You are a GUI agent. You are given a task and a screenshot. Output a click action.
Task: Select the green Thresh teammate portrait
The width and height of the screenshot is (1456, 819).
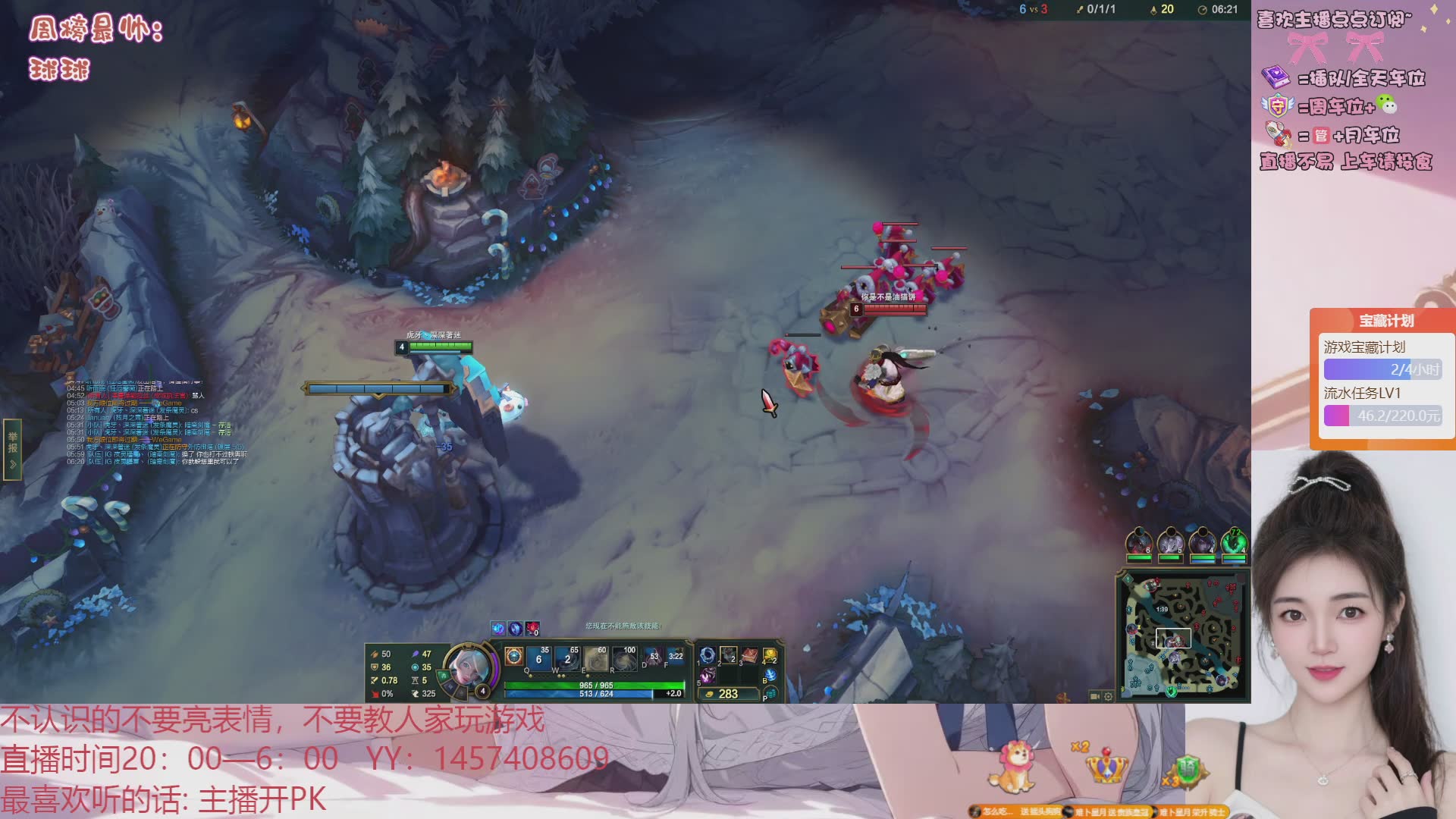tap(1234, 543)
